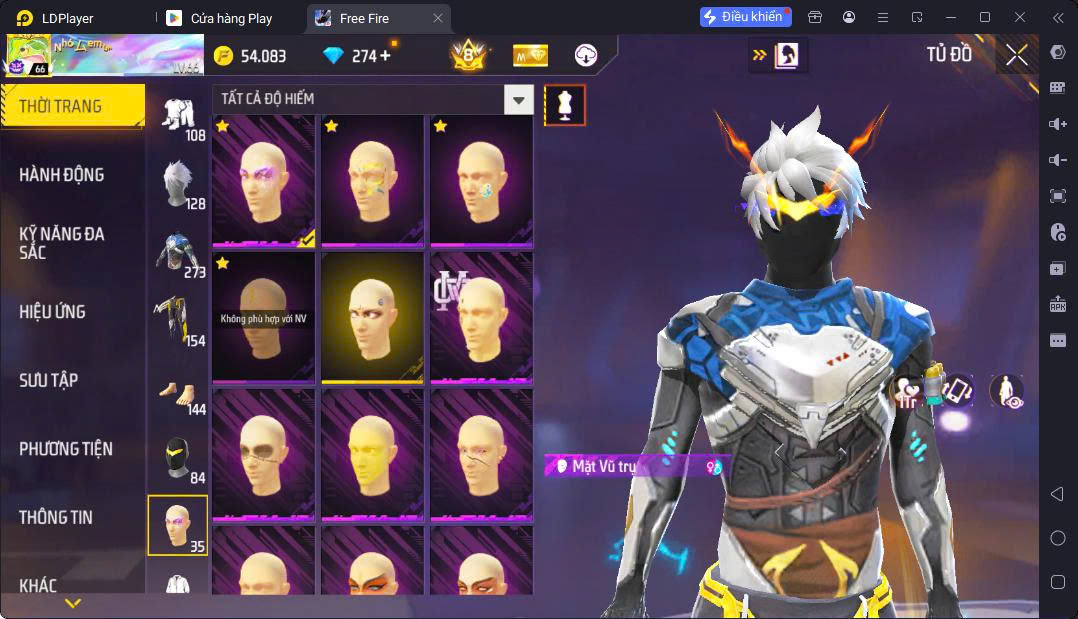Screen dimensions: 1078x619
Task: Switch to the HÀNH ĐỘNG tab
Action: pyautogui.click(x=62, y=175)
